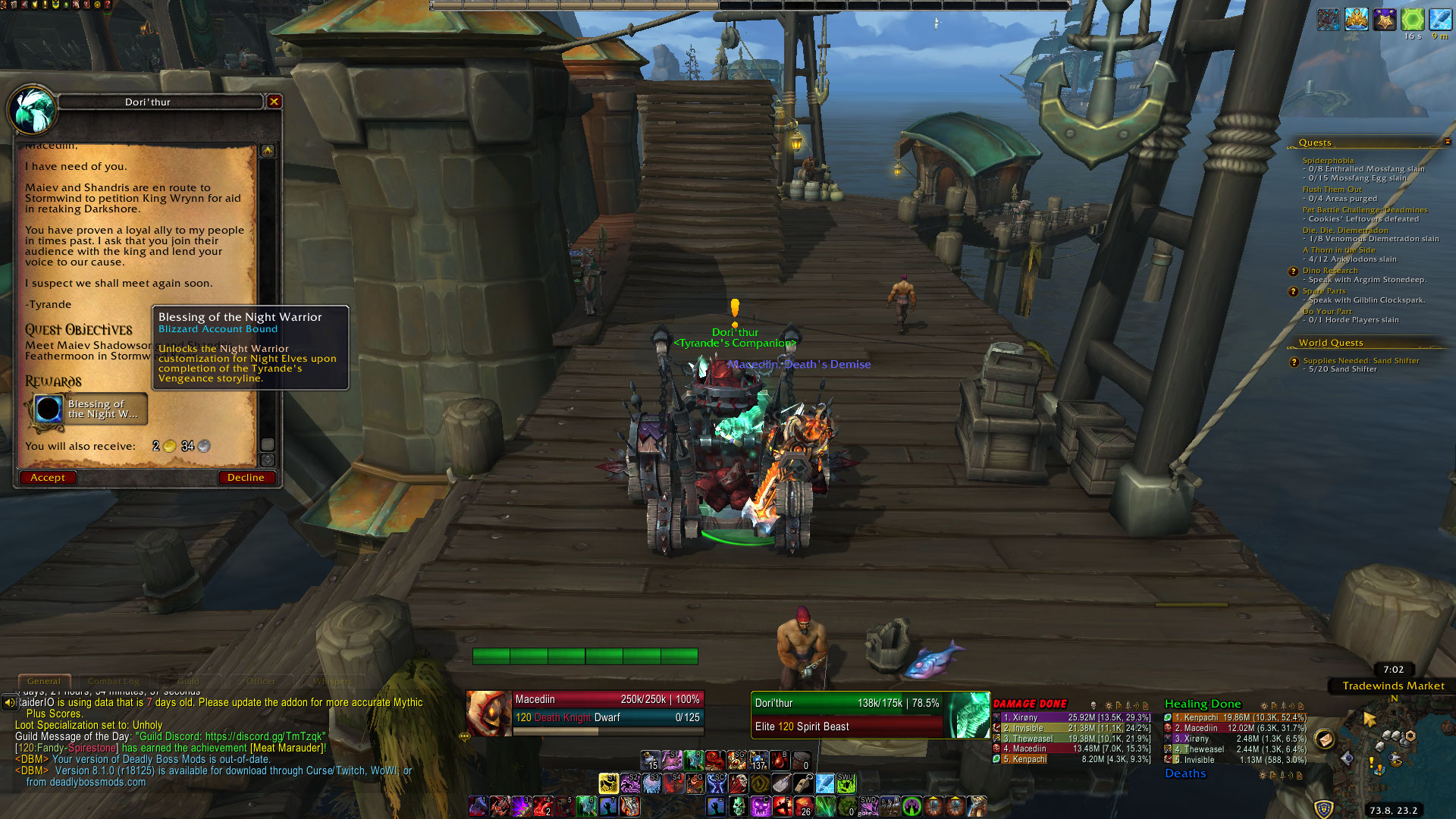This screenshot has width=1456, height=819.
Task: Select the Flush Them Out quest entry
Action: (x=1332, y=190)
